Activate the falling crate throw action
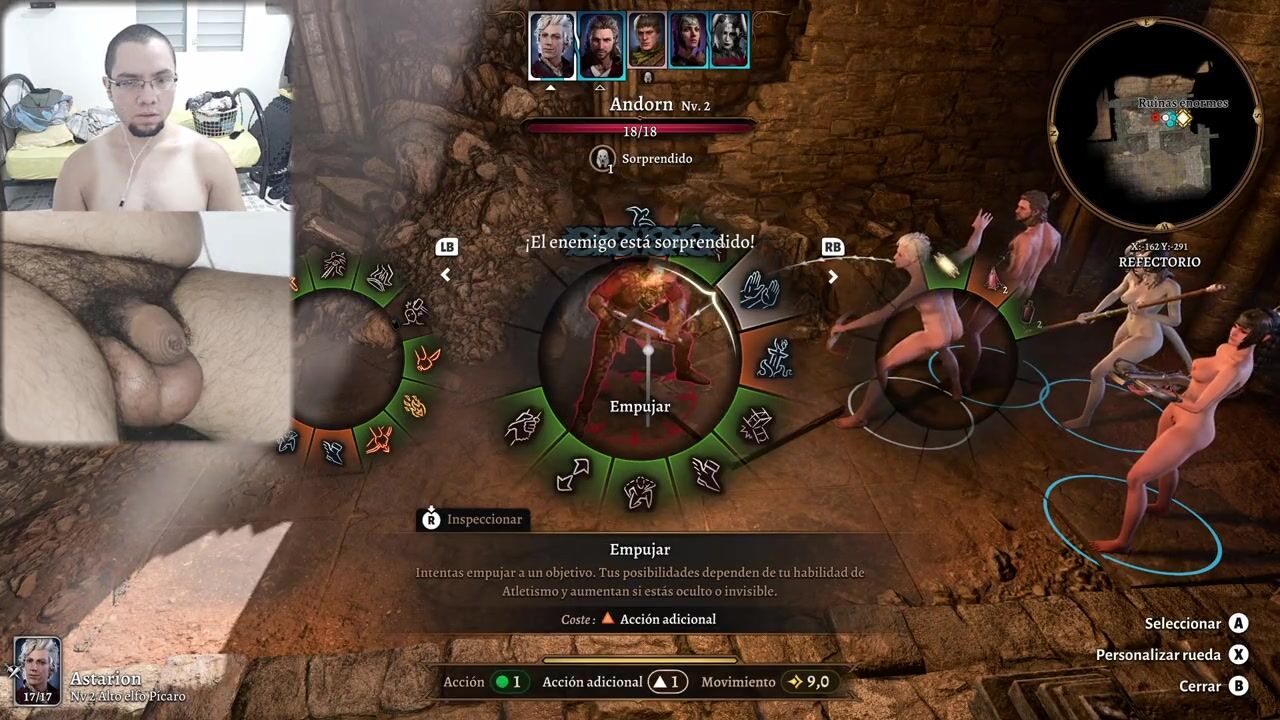 point(755,427)
